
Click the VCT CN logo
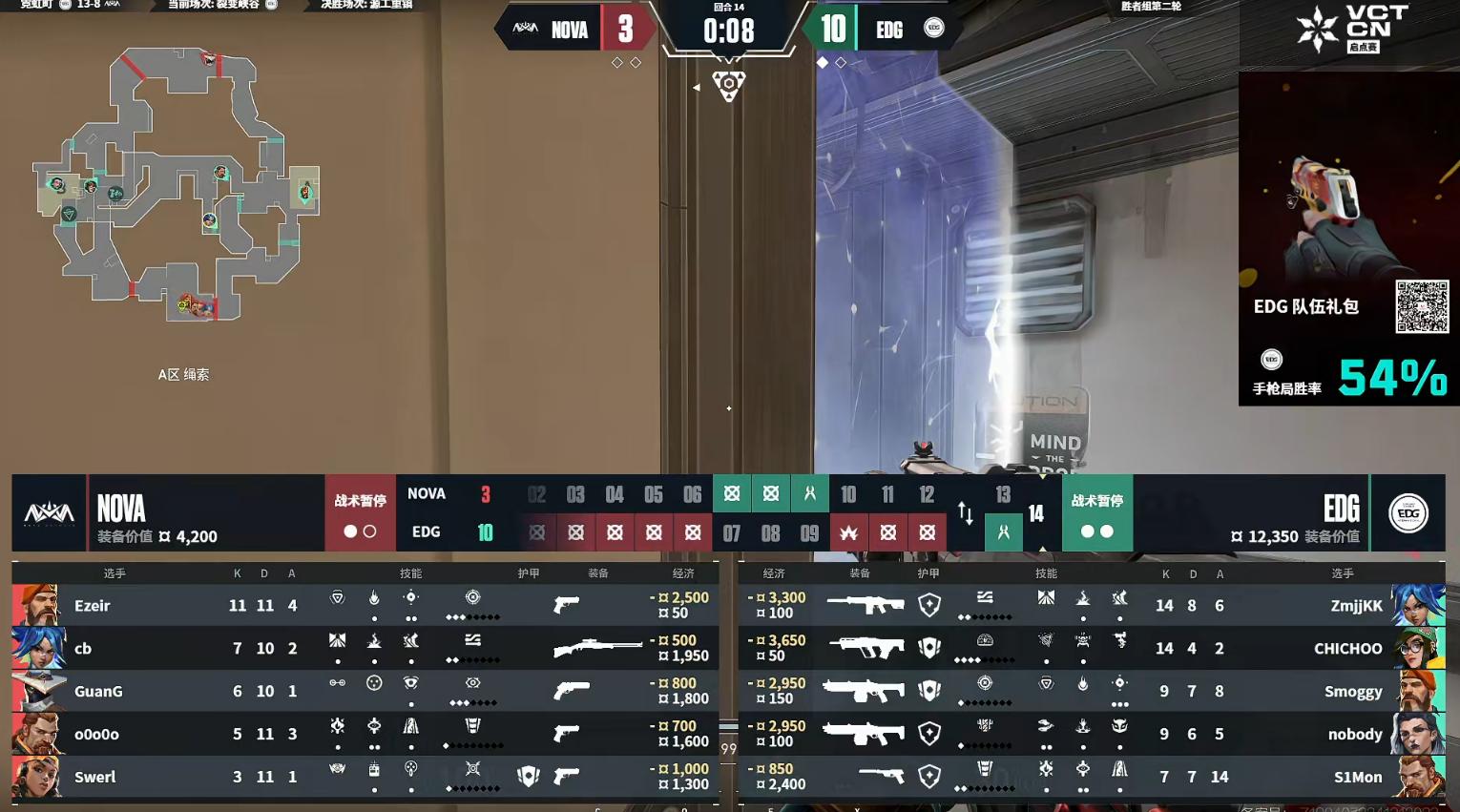[x=1350, y=29]
